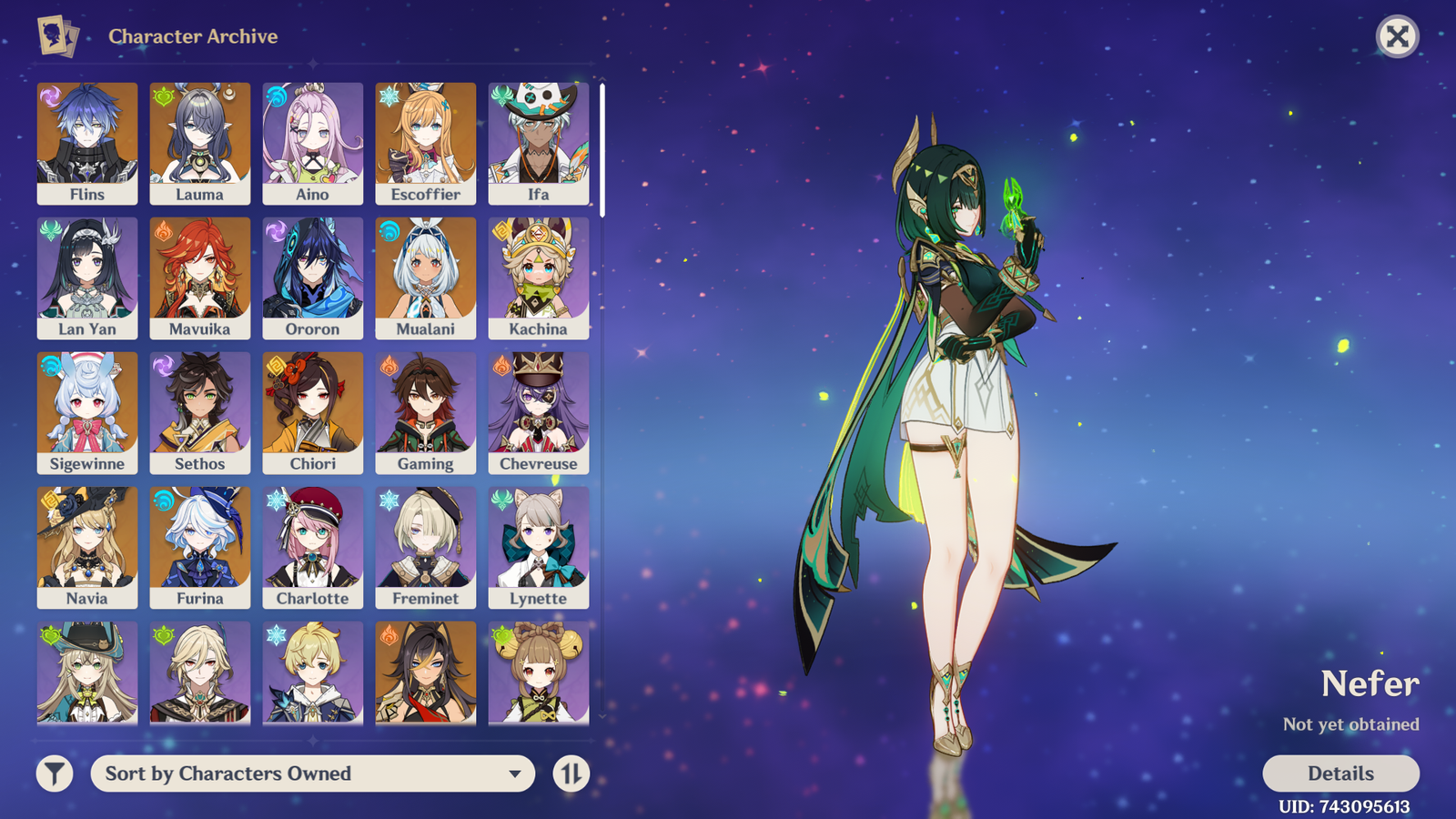The image size is (1456, 819).
Task: Select Lan Yan's character card
Action: (87, 278)
